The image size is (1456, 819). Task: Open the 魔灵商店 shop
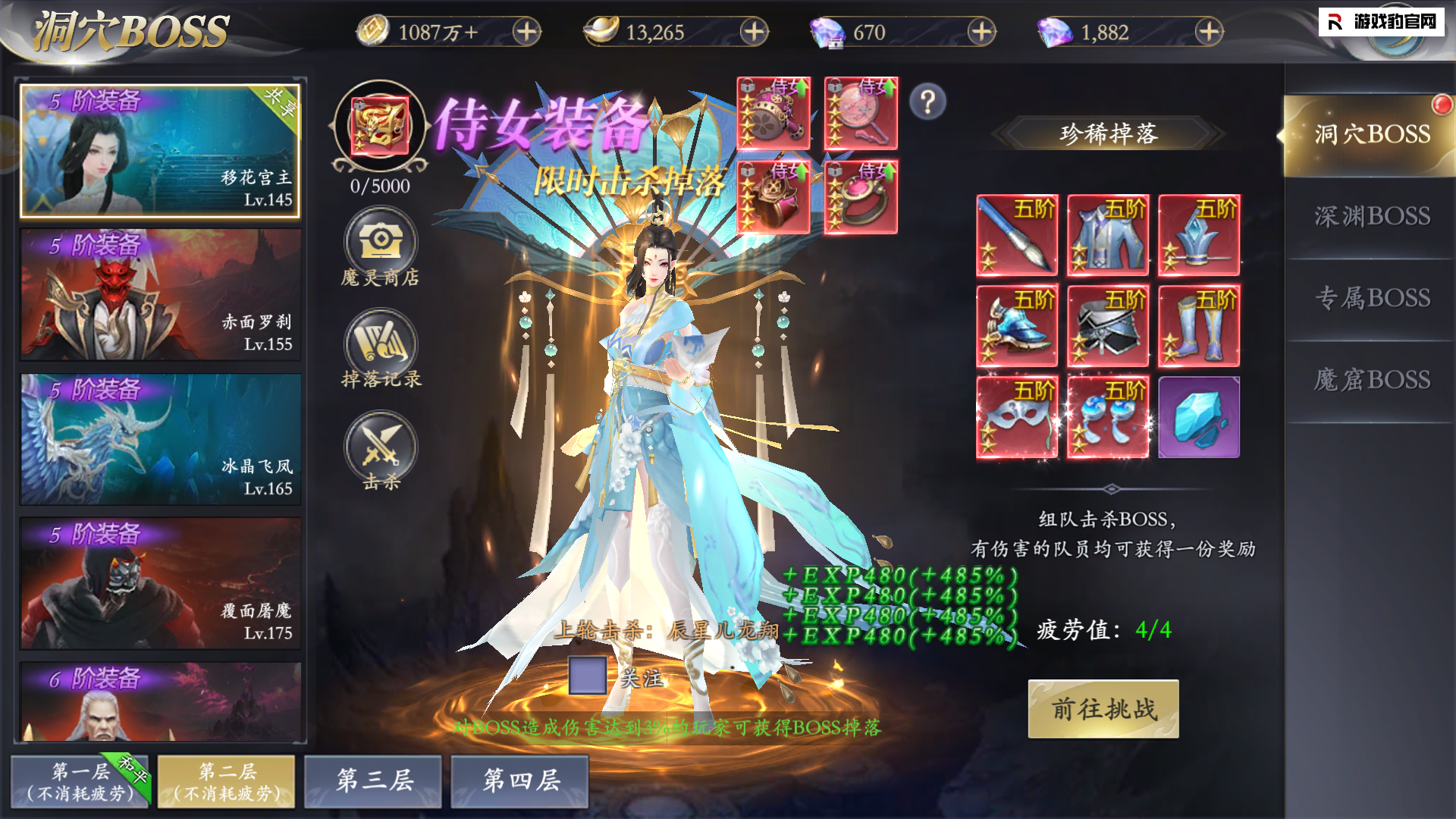click(381, 246)
